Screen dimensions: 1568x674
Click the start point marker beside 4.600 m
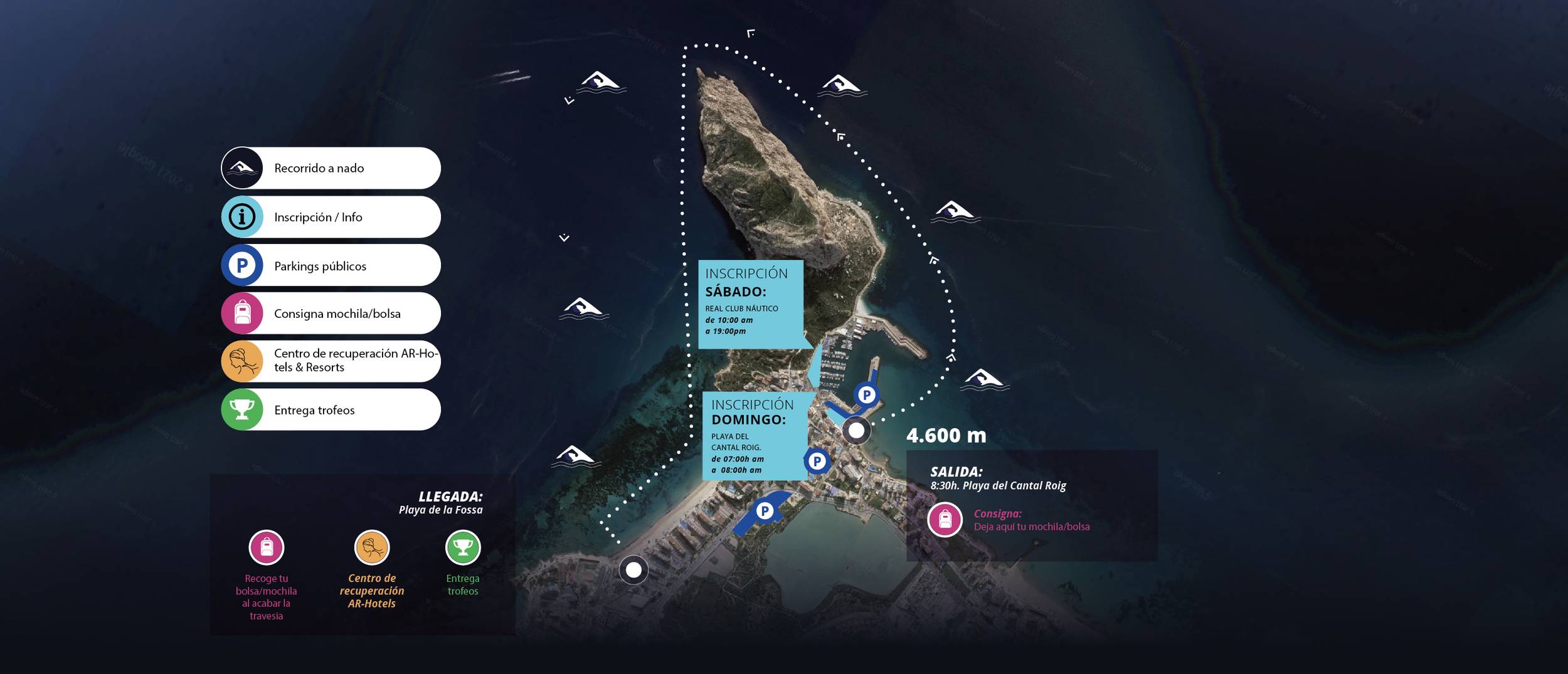click(856, 431)
